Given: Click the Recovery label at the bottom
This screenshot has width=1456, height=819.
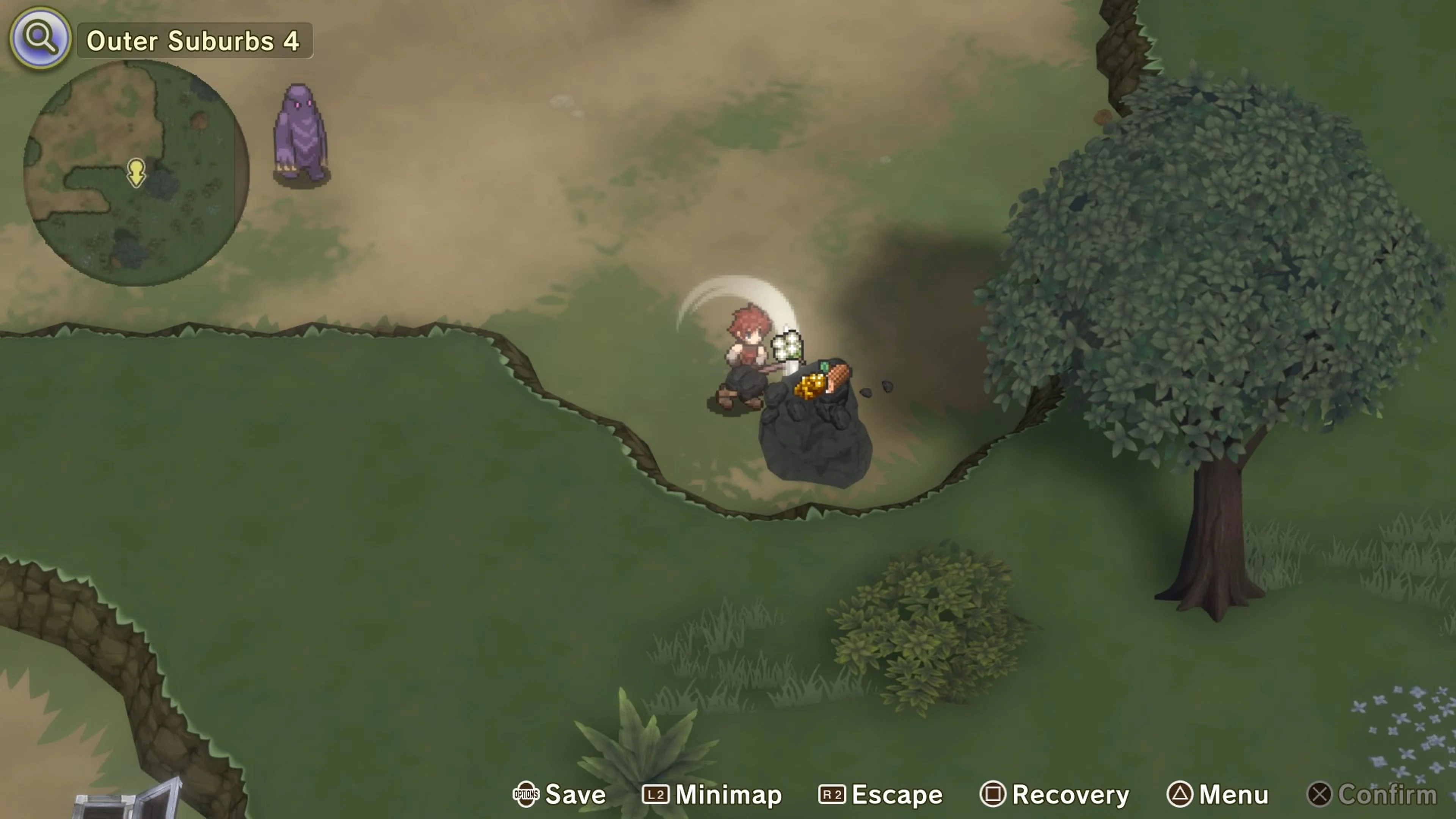Looking at the screenshot, I should (x=1071, y=794).
